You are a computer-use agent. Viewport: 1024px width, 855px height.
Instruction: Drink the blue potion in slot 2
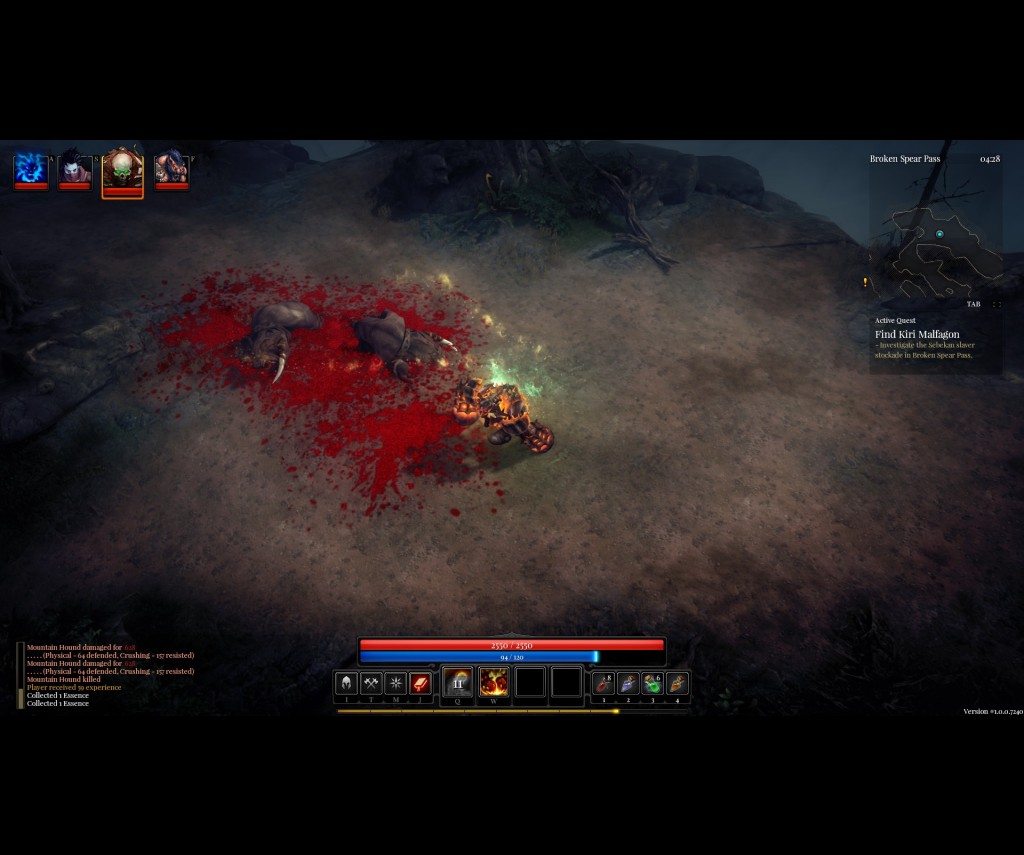coord(628,684)
